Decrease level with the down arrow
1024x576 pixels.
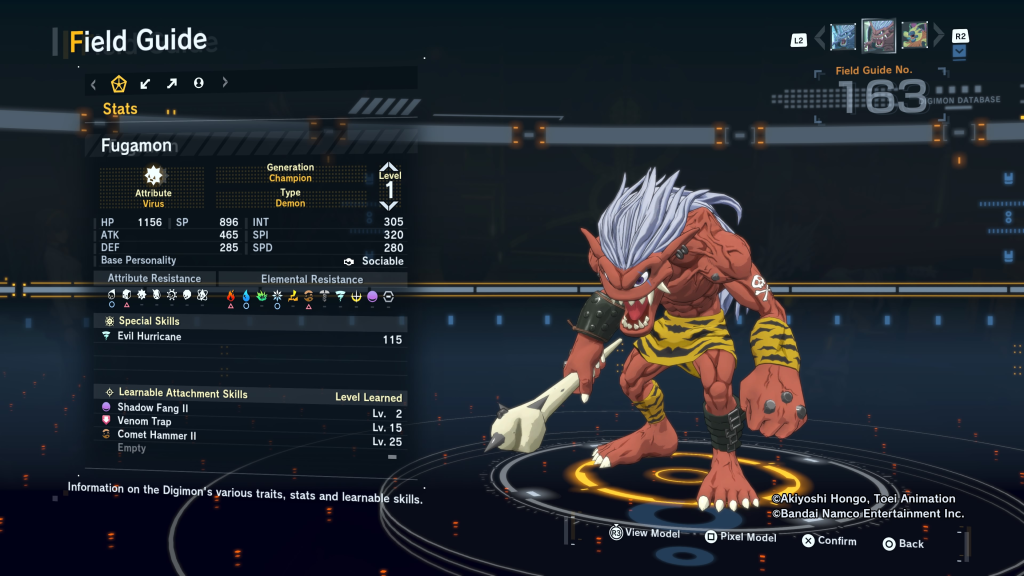[389, 206]
